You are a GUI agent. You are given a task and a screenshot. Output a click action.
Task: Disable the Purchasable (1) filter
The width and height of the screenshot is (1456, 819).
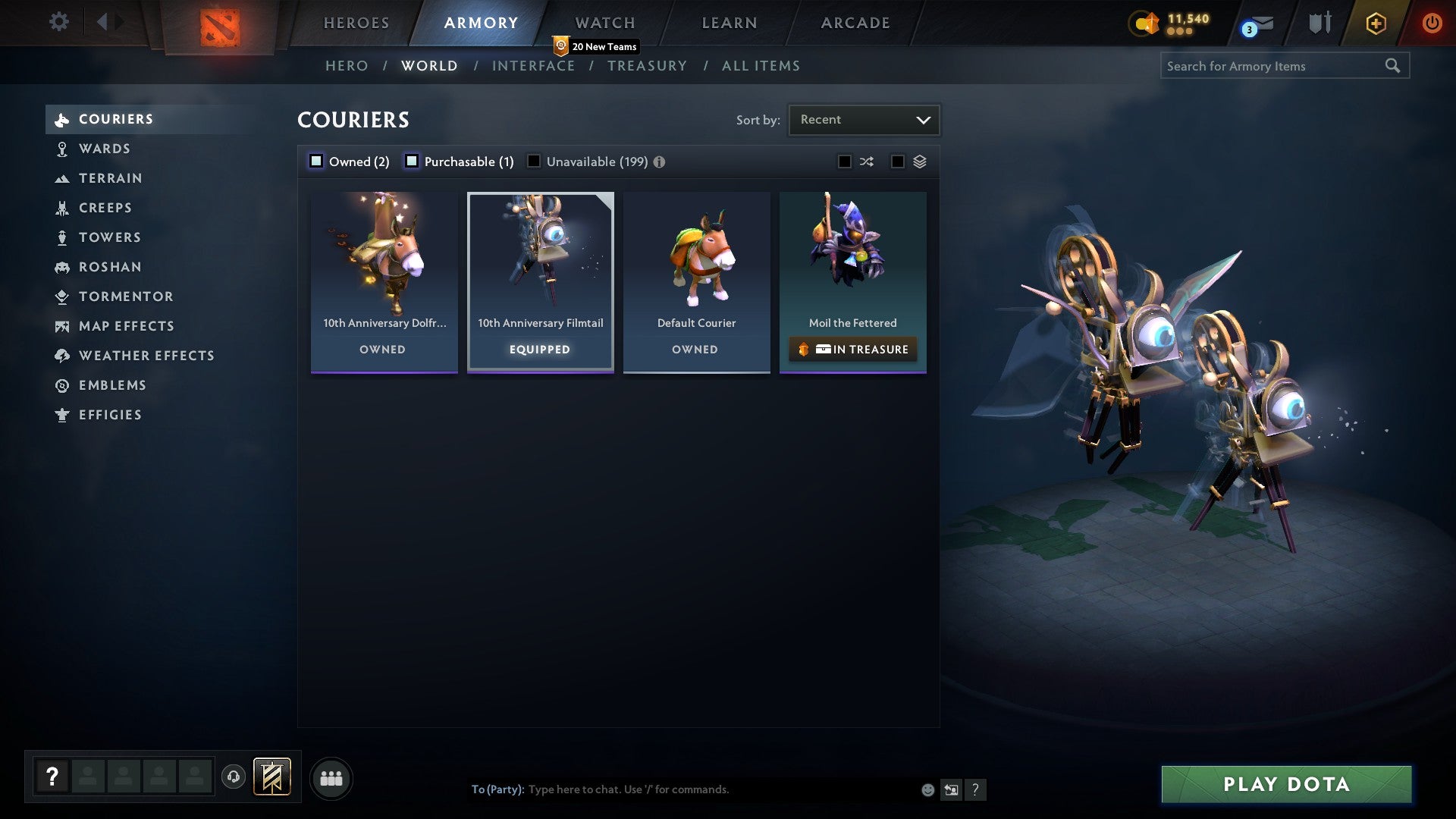coord(413,161)
